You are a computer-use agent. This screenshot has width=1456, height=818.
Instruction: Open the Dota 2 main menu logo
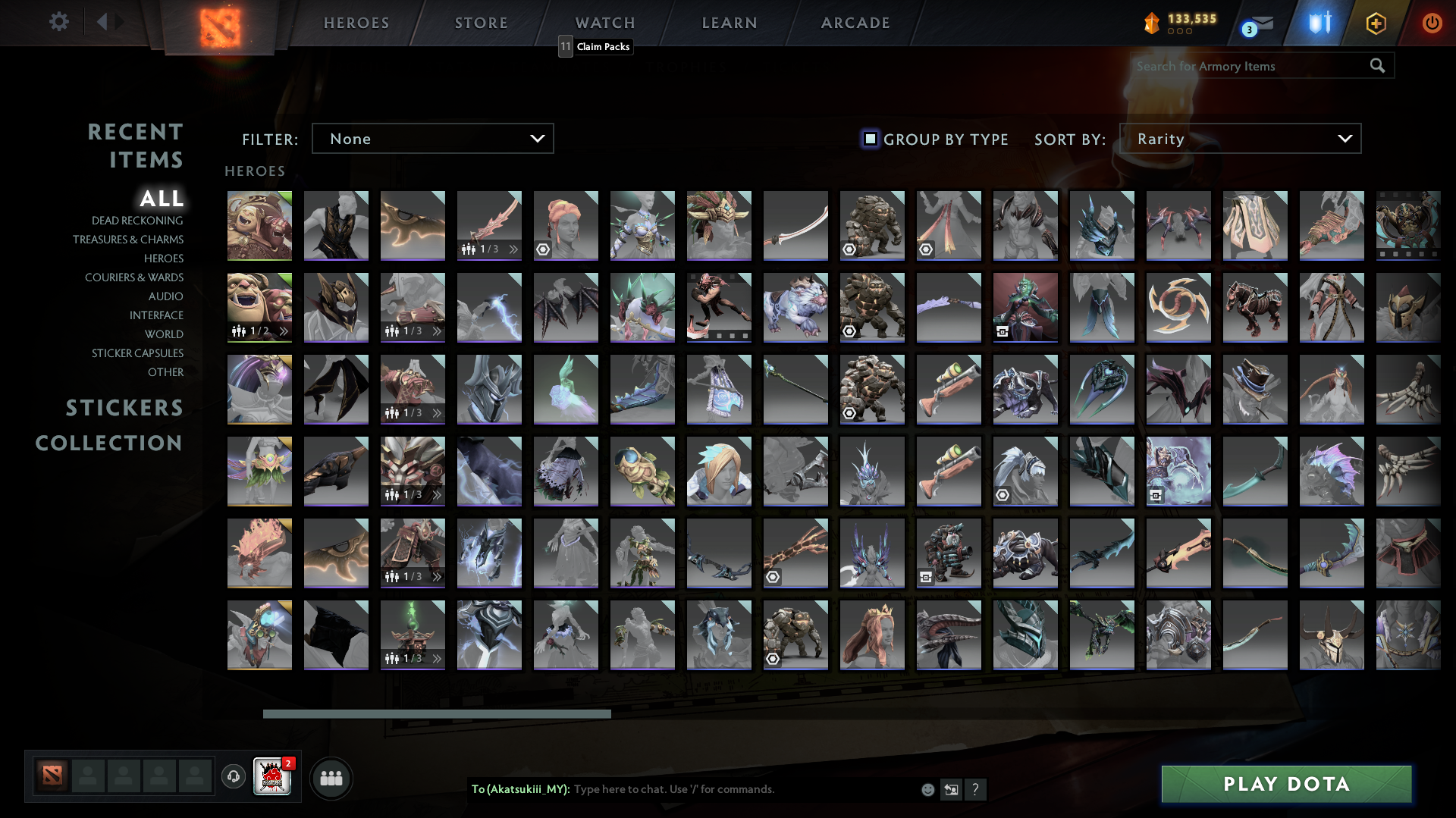(218, 23)
